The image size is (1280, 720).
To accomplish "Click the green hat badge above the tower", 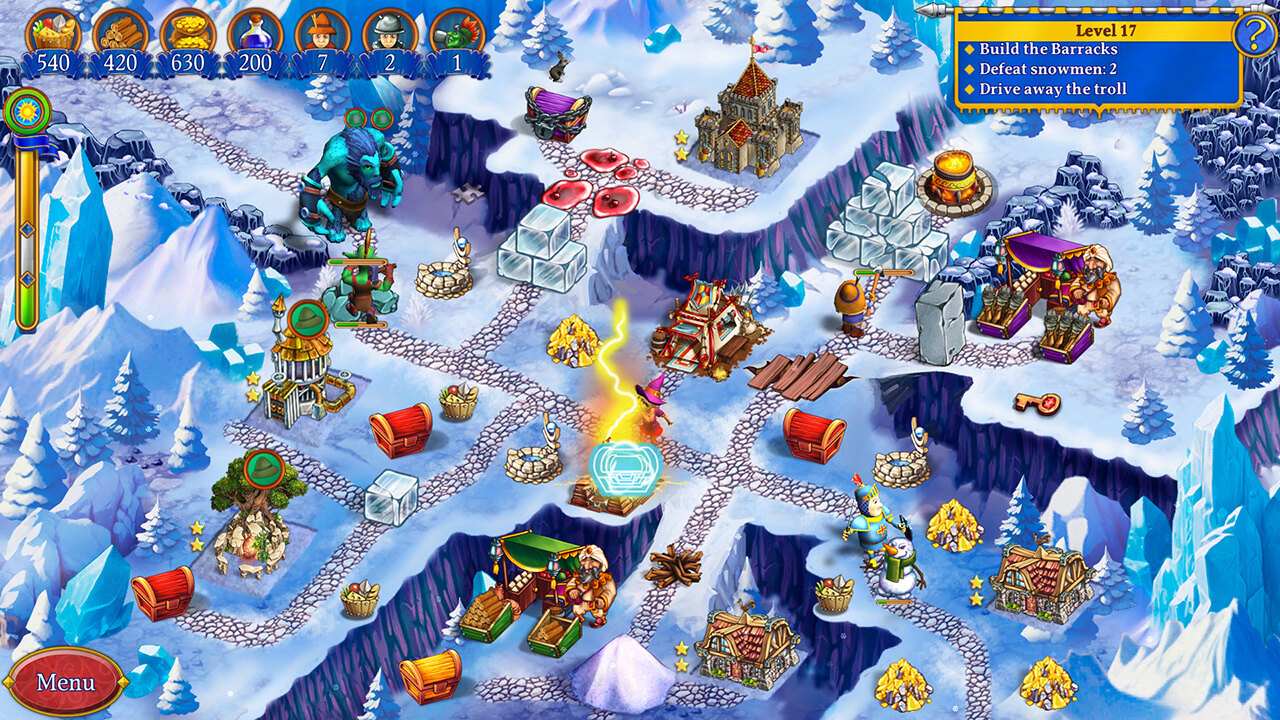I will [306, 318].
